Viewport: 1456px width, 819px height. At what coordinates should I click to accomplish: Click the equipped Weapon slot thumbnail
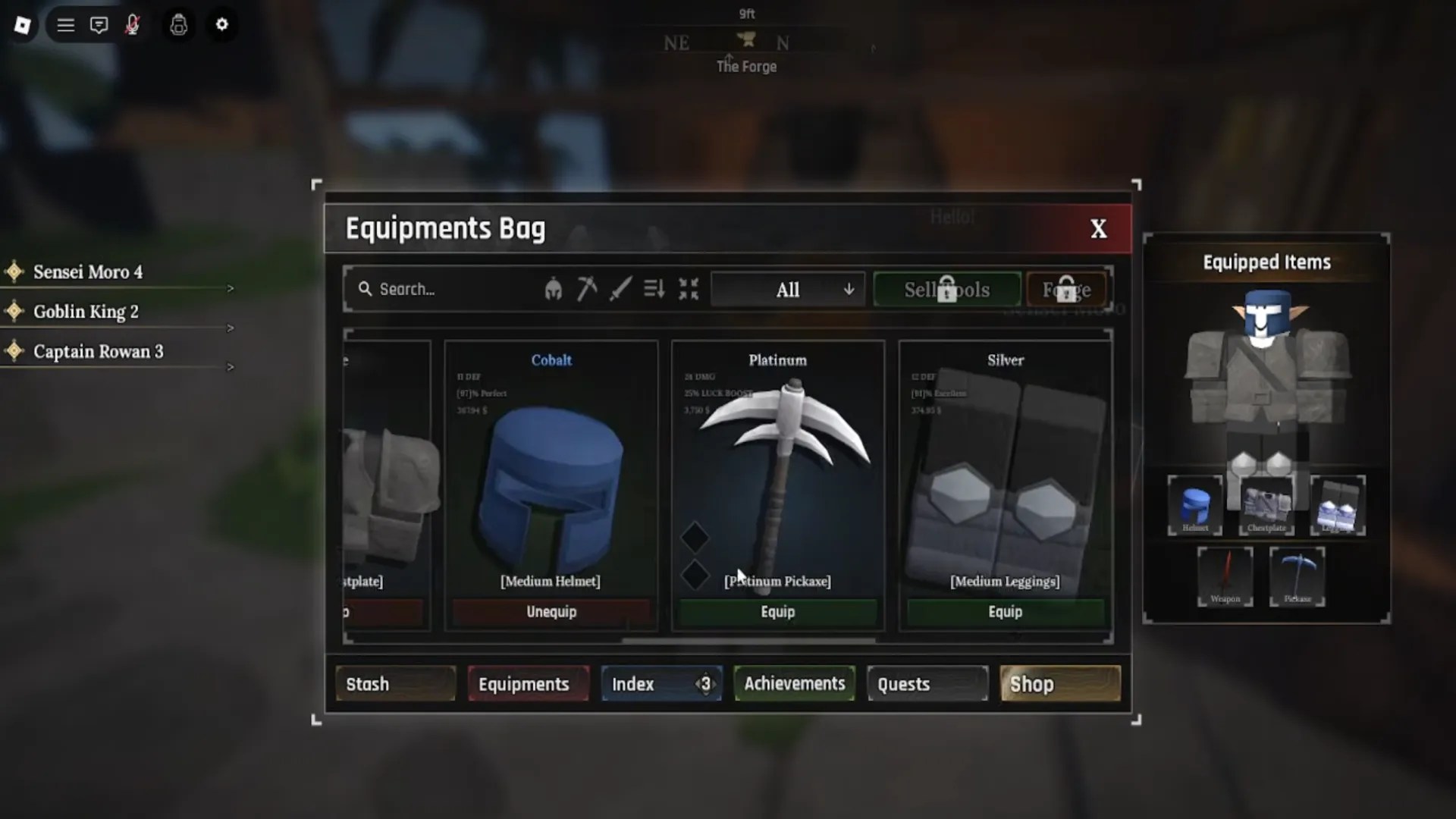pyautogui.click(x=1225, y=577)
